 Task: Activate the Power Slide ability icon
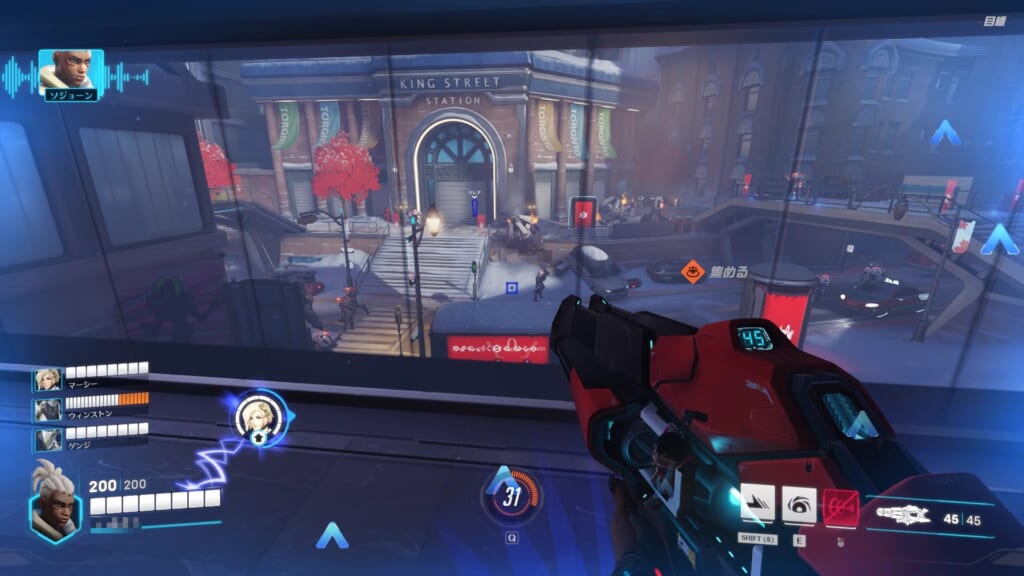tap(757, 504)
